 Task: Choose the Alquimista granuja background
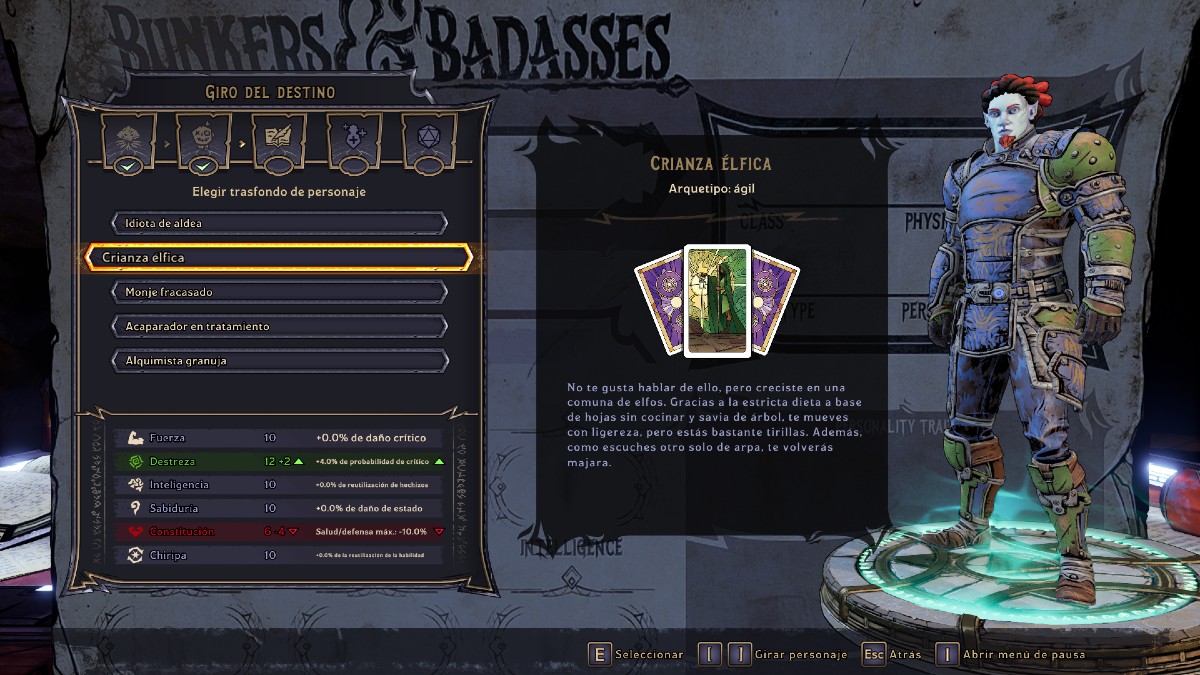coord(279,360)
